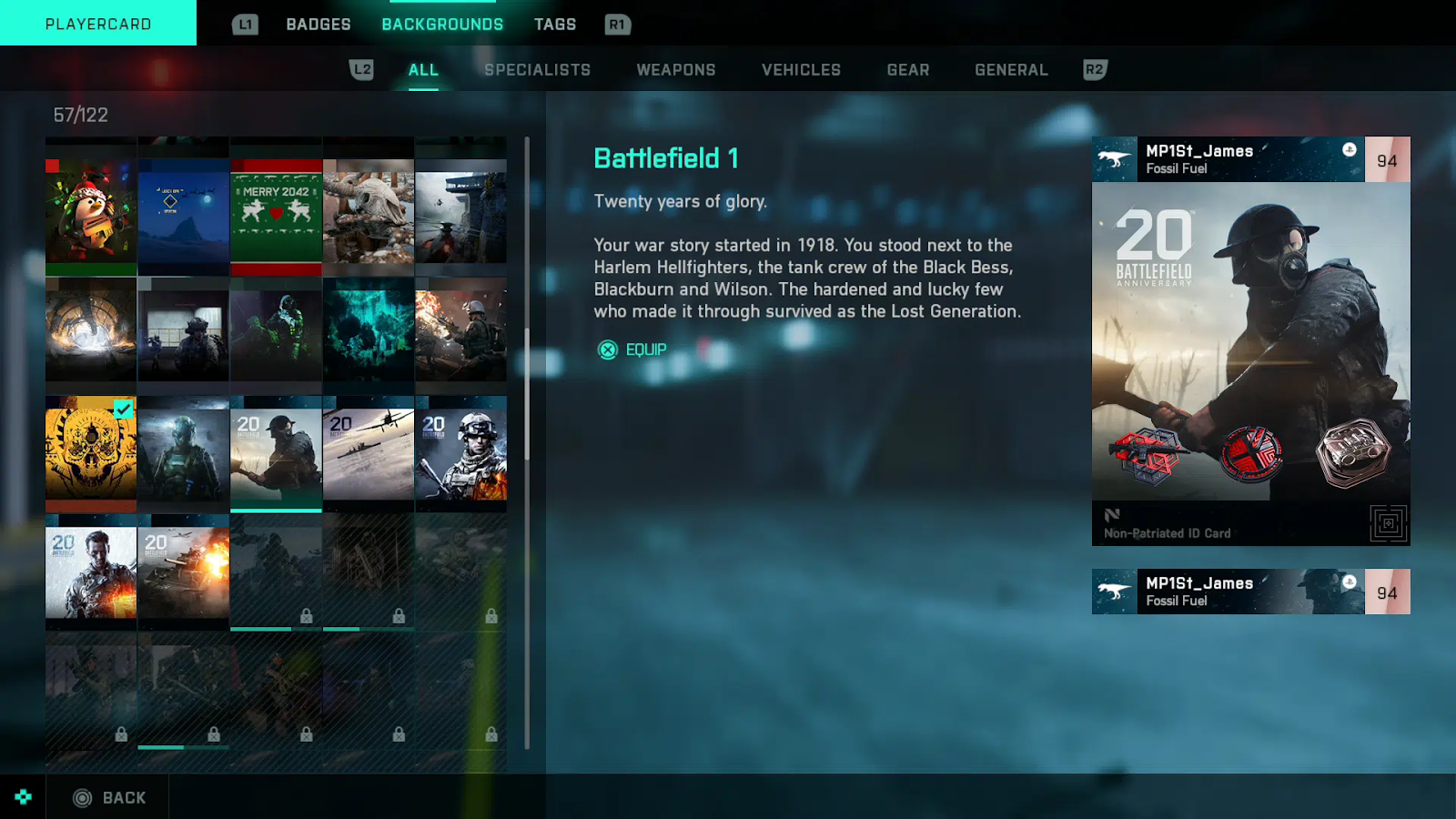Show the Weapons background category
The height and width of the screenshot is (819, 1456).
click(675, 70)
